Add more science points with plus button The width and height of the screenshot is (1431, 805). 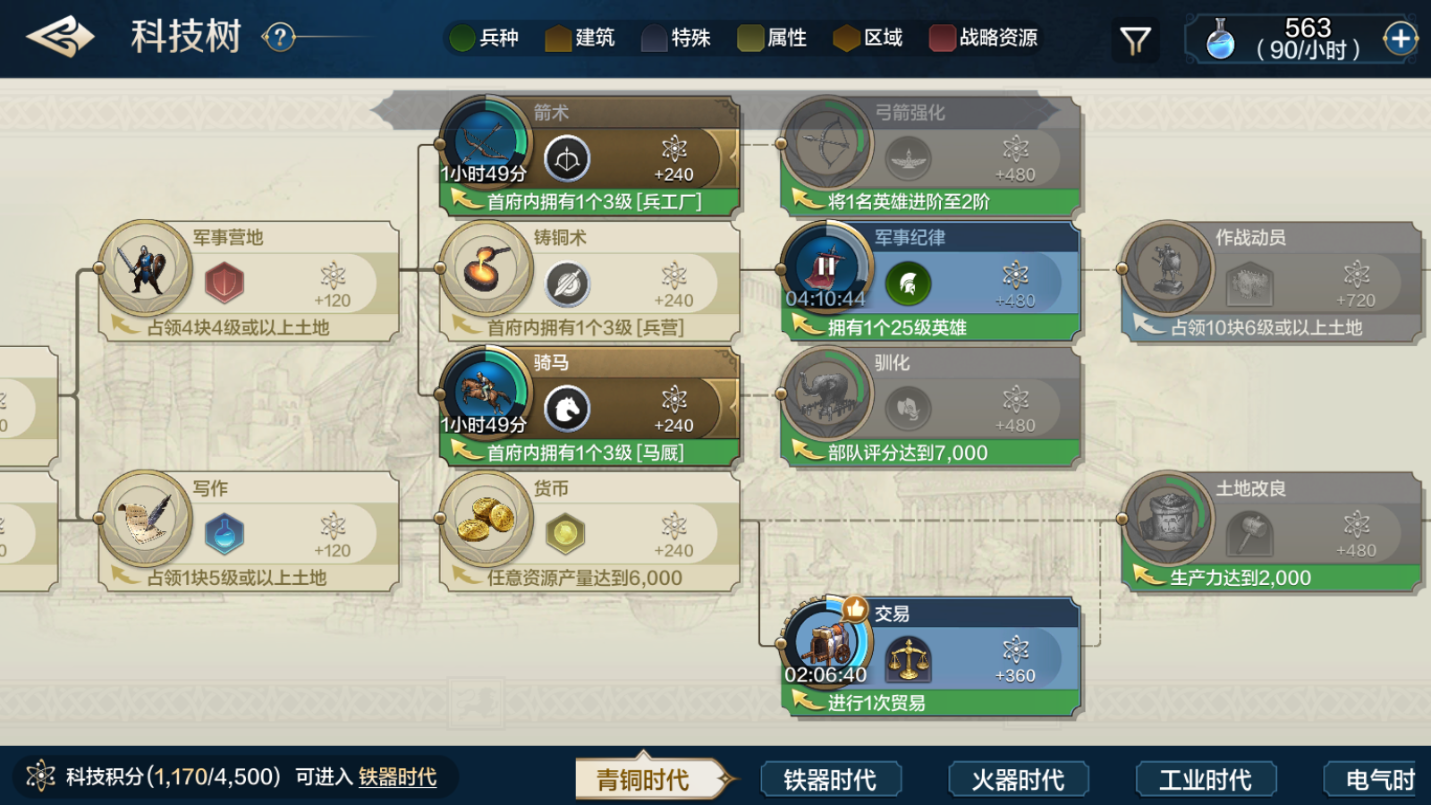click(1400, 39)
